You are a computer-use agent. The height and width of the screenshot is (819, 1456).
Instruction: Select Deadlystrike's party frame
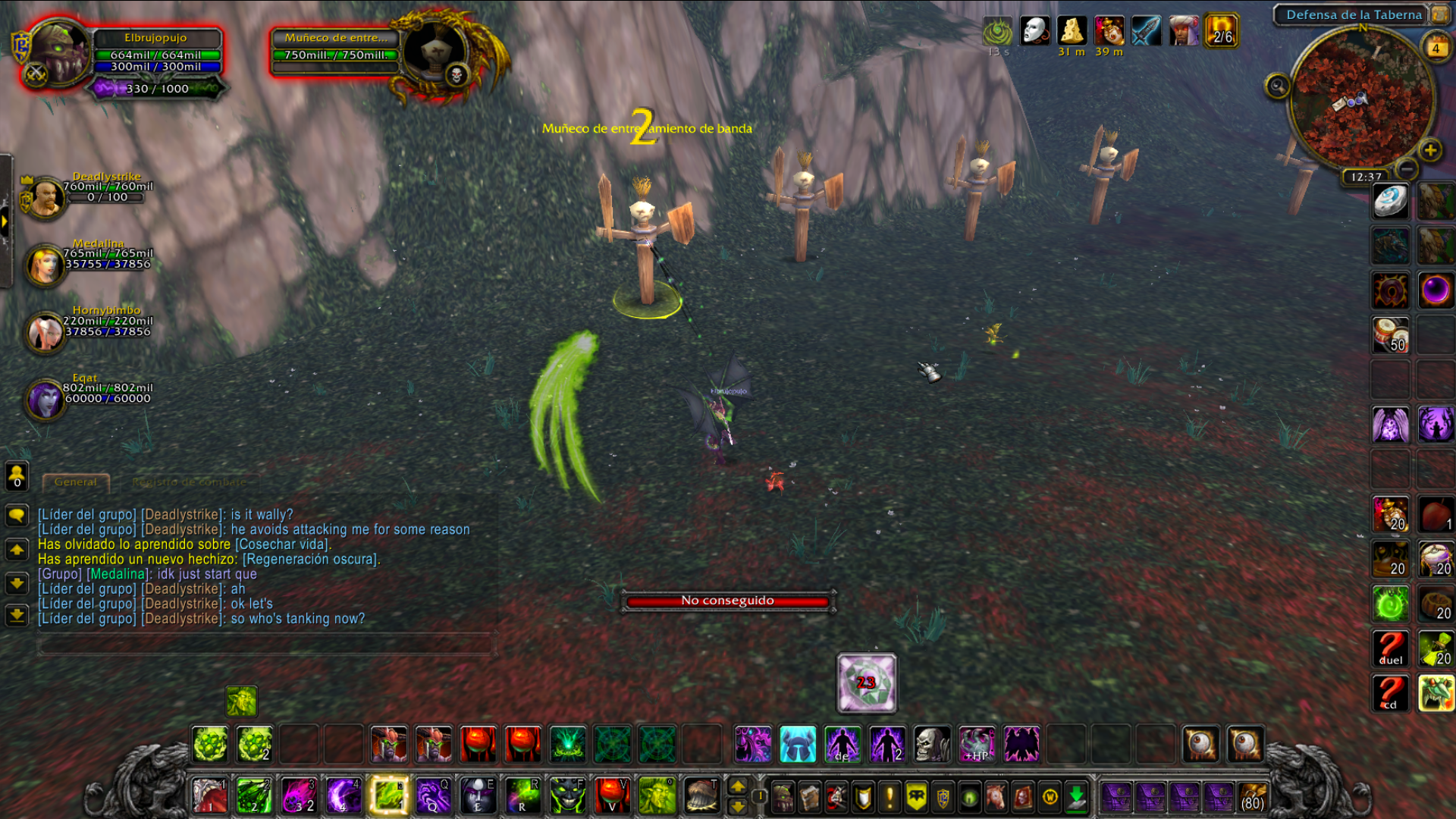coord(47,196)
